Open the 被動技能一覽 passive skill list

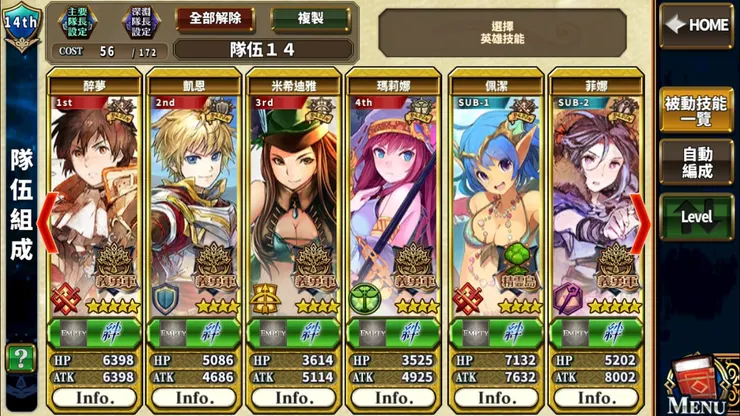click(x=696, y=110)
